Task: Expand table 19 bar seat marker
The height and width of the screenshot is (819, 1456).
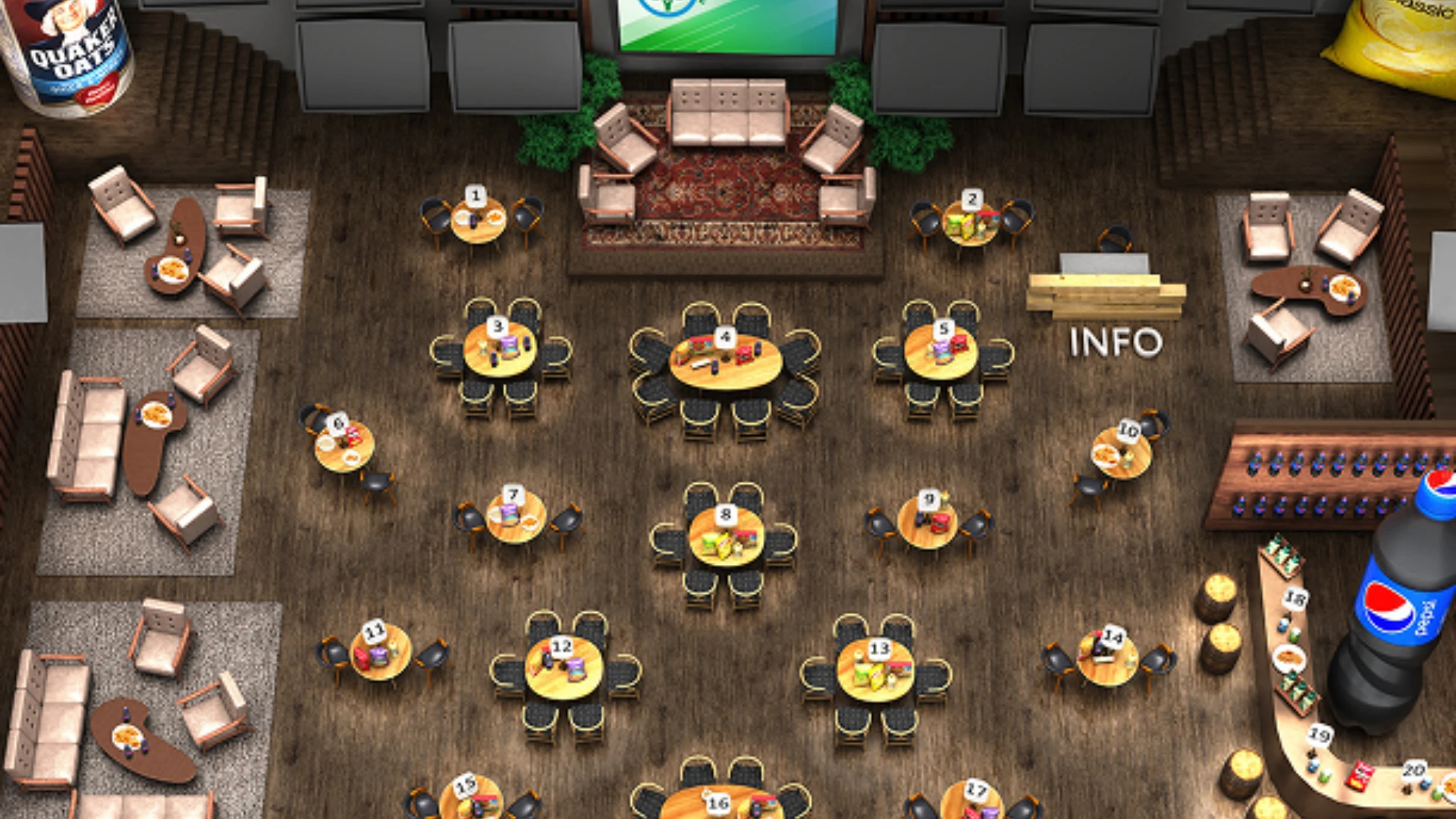Action: click(1319, 733)
